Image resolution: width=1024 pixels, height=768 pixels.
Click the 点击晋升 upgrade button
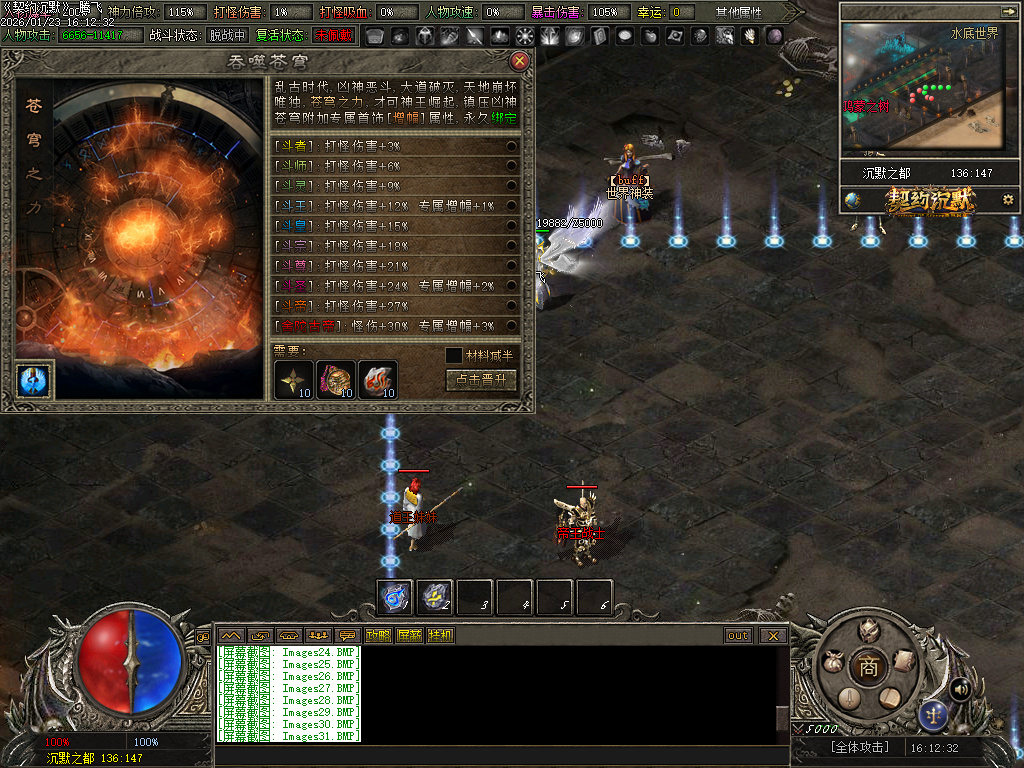(481, 380)
